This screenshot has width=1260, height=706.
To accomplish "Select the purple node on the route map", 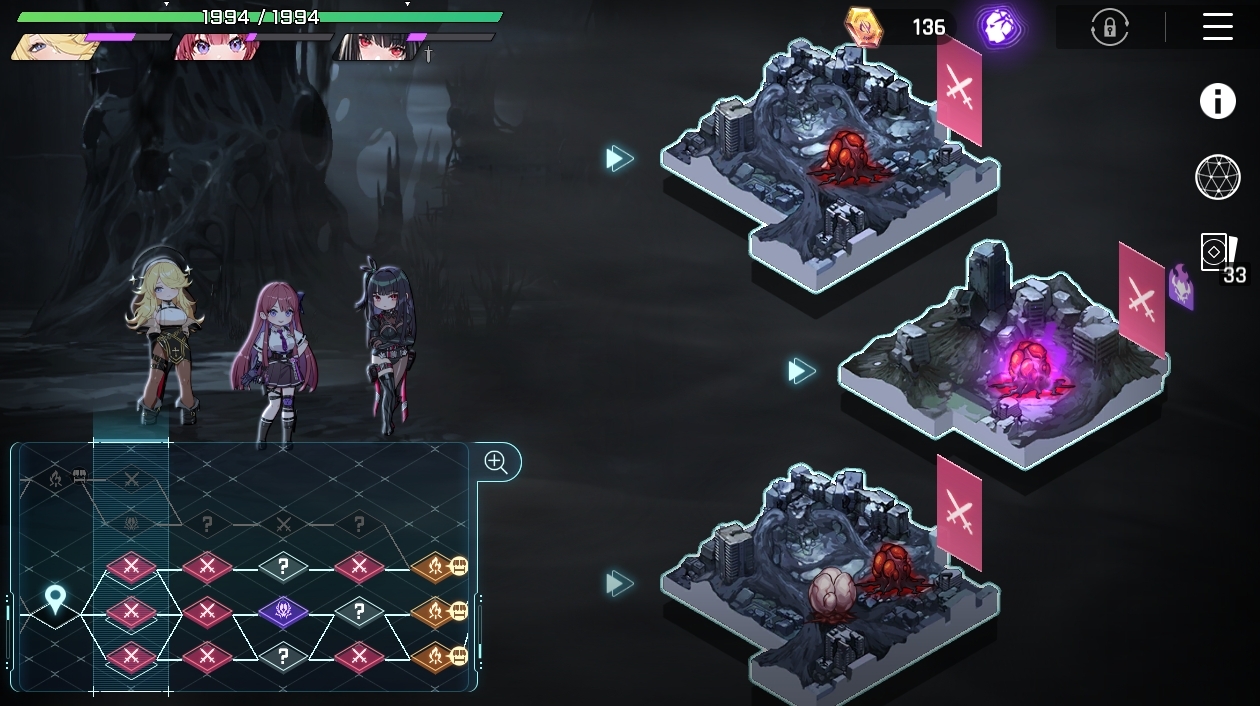I will tap(283, 610).
